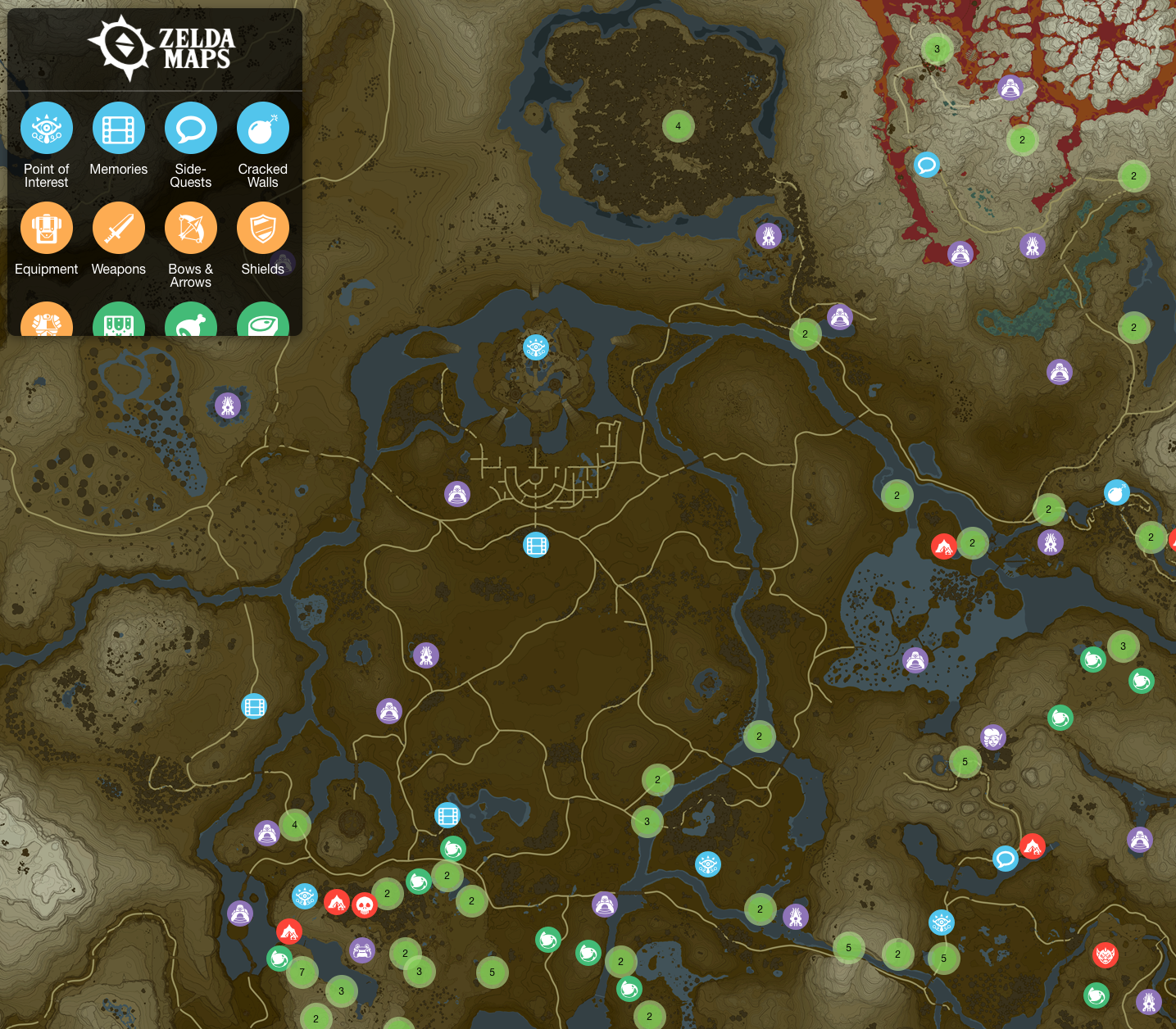Click the korok cluster marker labeled 7
Image resolution: width=1176 pixels, height=1029 pixels.
coord(302,972)
